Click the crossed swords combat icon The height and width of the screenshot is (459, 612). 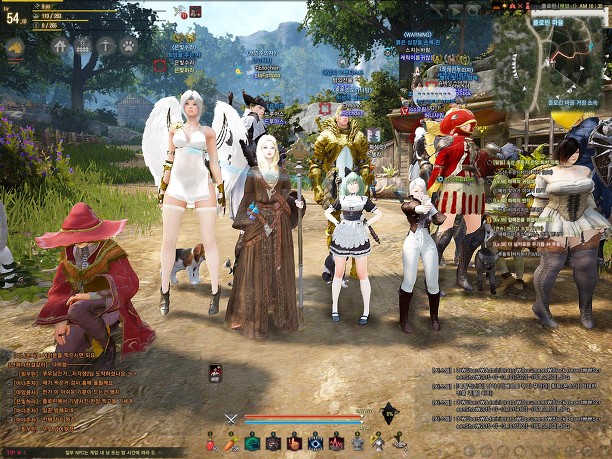[x=230, y=419]
